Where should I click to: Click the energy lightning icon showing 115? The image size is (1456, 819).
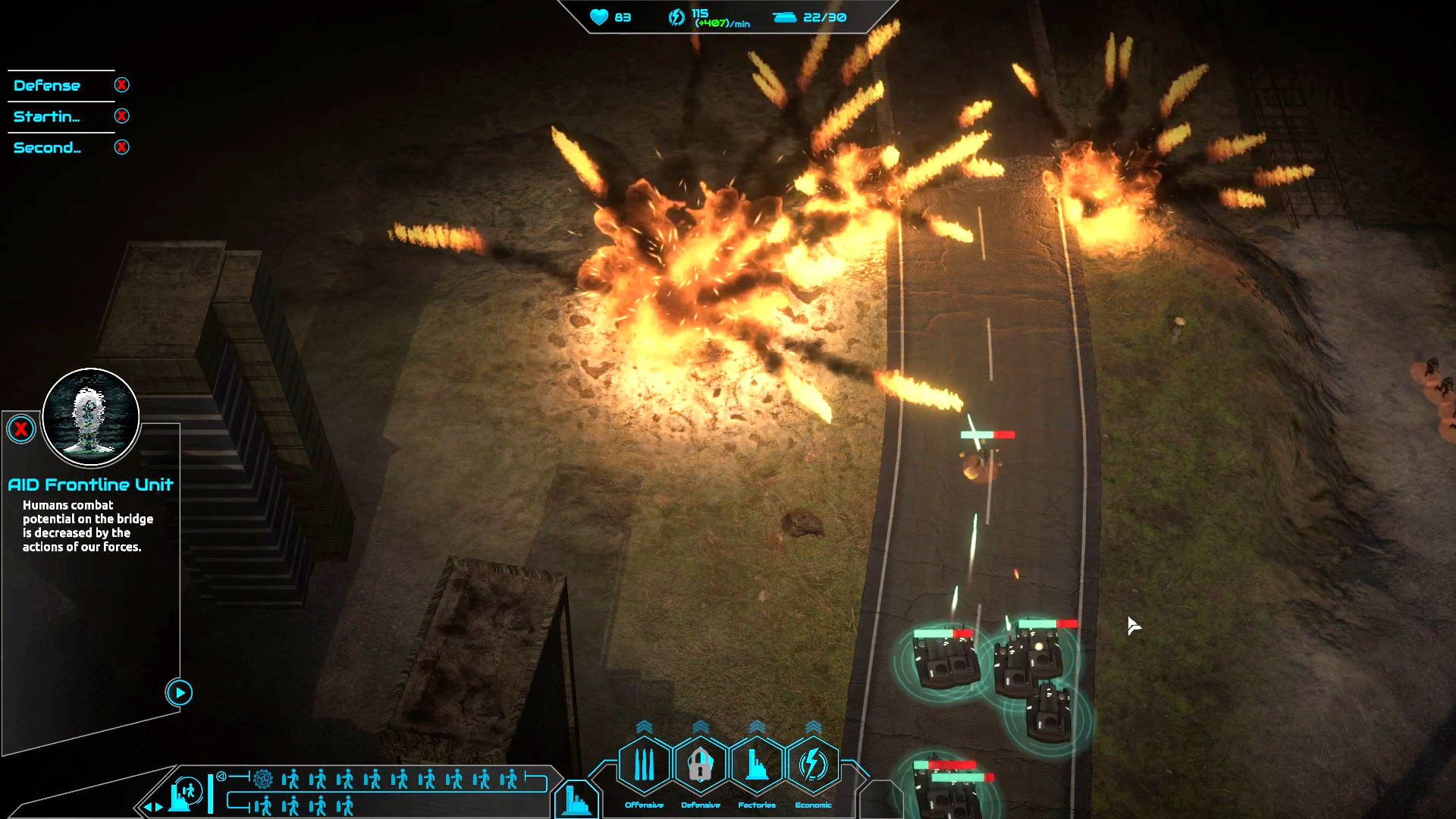click(677, 16)
